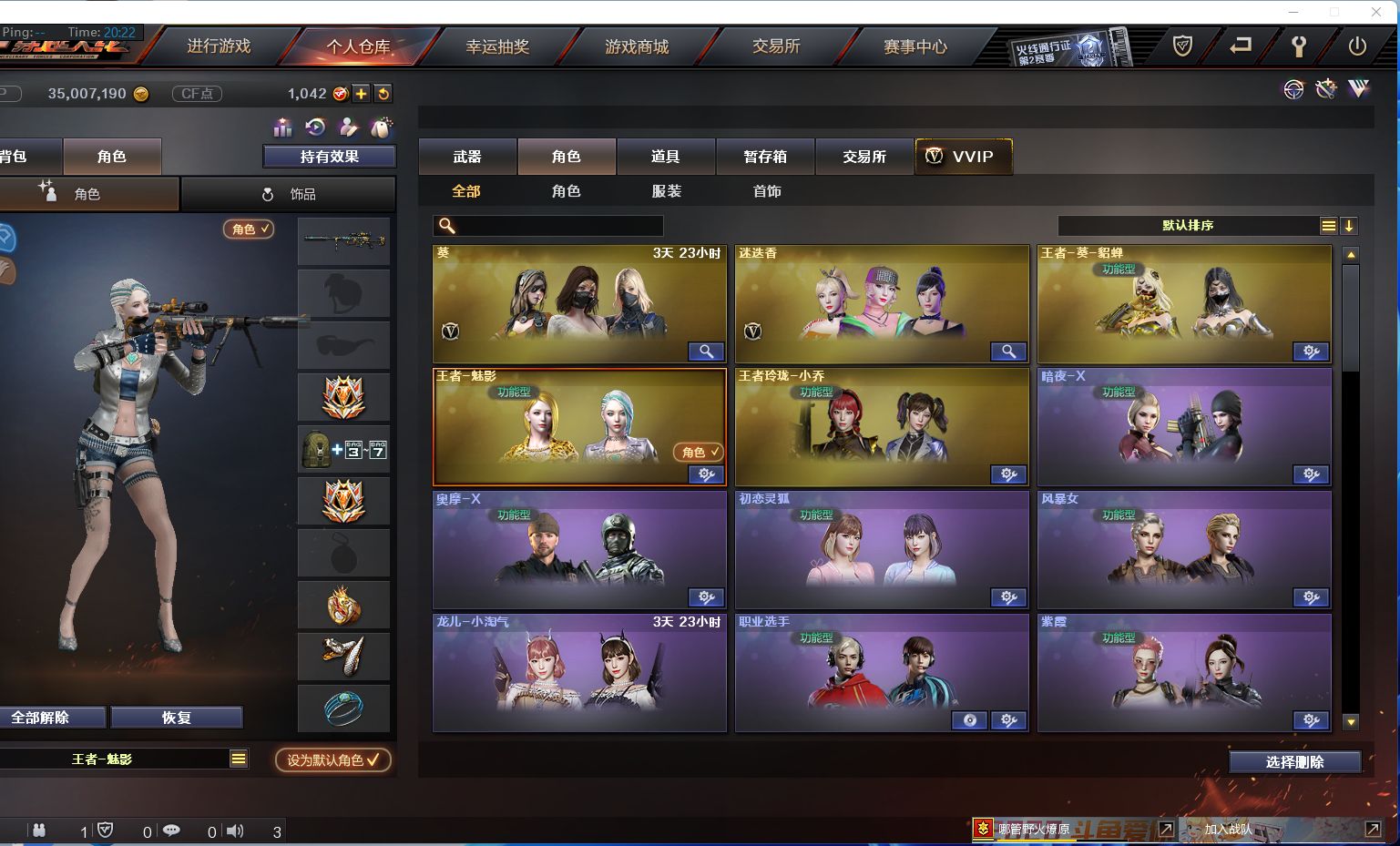Click the wrench settings icon in titlebar
The image size is (1400, 846).
pos(1299,45)
